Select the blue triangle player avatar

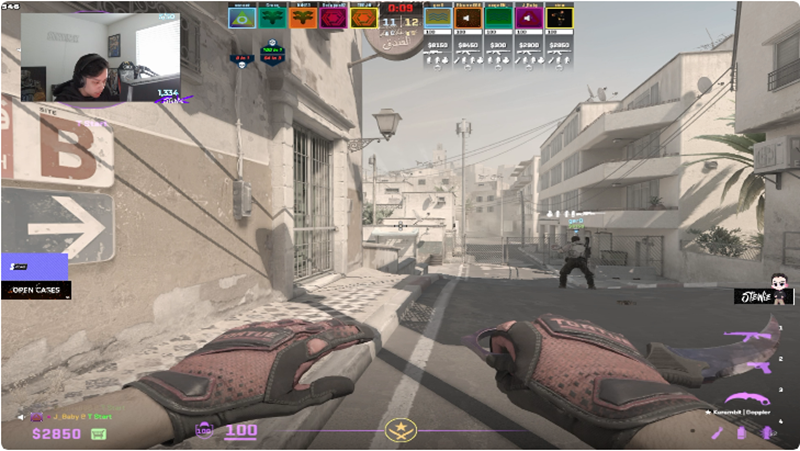click(241, 17)
